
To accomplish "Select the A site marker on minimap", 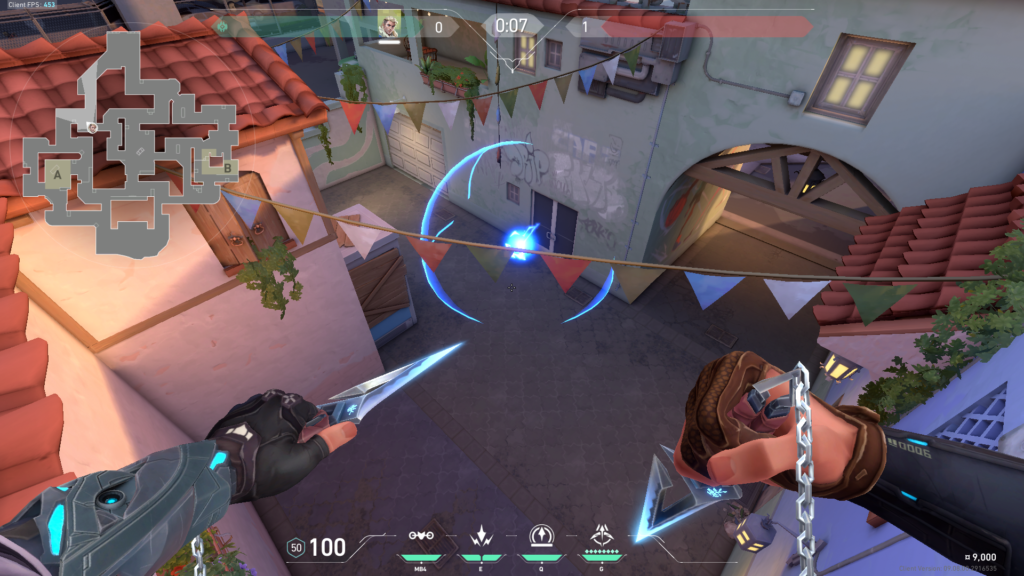I will tap(58, 175).
